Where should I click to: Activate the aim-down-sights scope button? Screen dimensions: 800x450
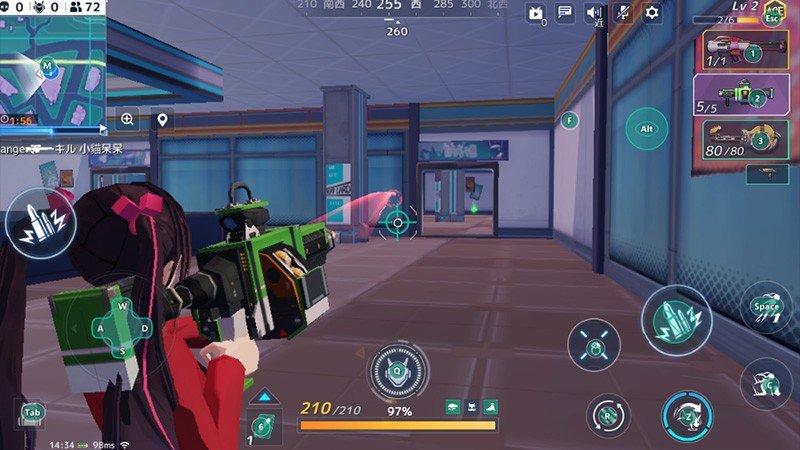(594, 346)
